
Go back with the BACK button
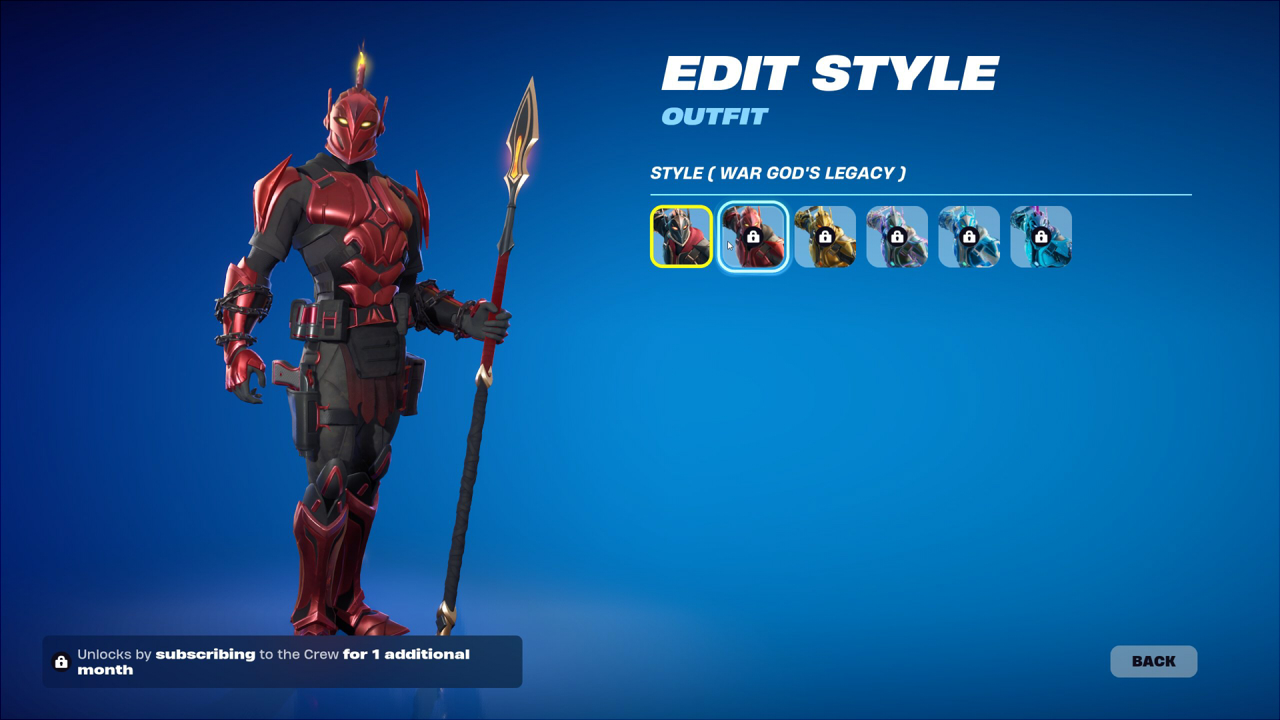point(1153,661)
